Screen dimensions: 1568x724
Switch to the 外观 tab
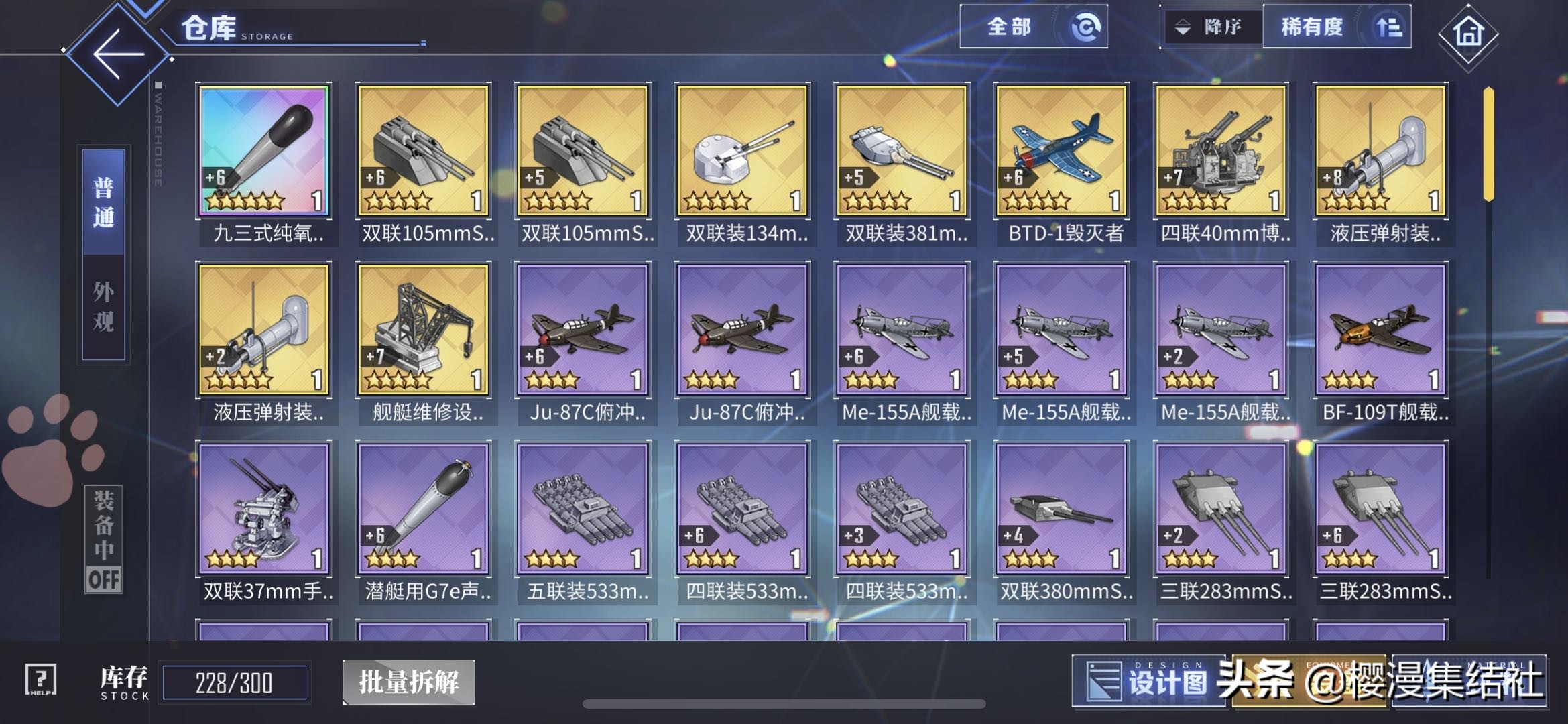pyautogui.click(x=103, y=307)
